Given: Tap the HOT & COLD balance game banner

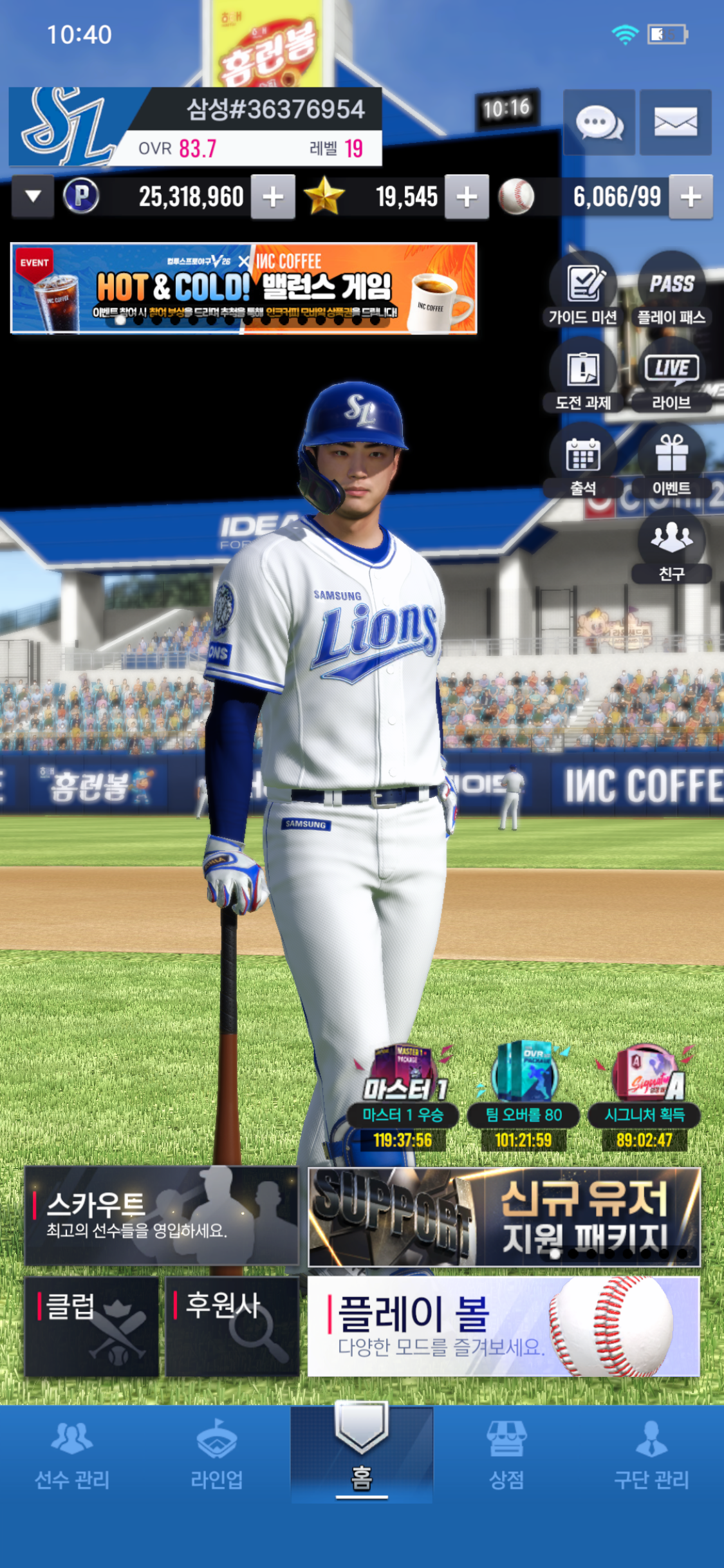Looking at the screenshot, I should [244, 288].
